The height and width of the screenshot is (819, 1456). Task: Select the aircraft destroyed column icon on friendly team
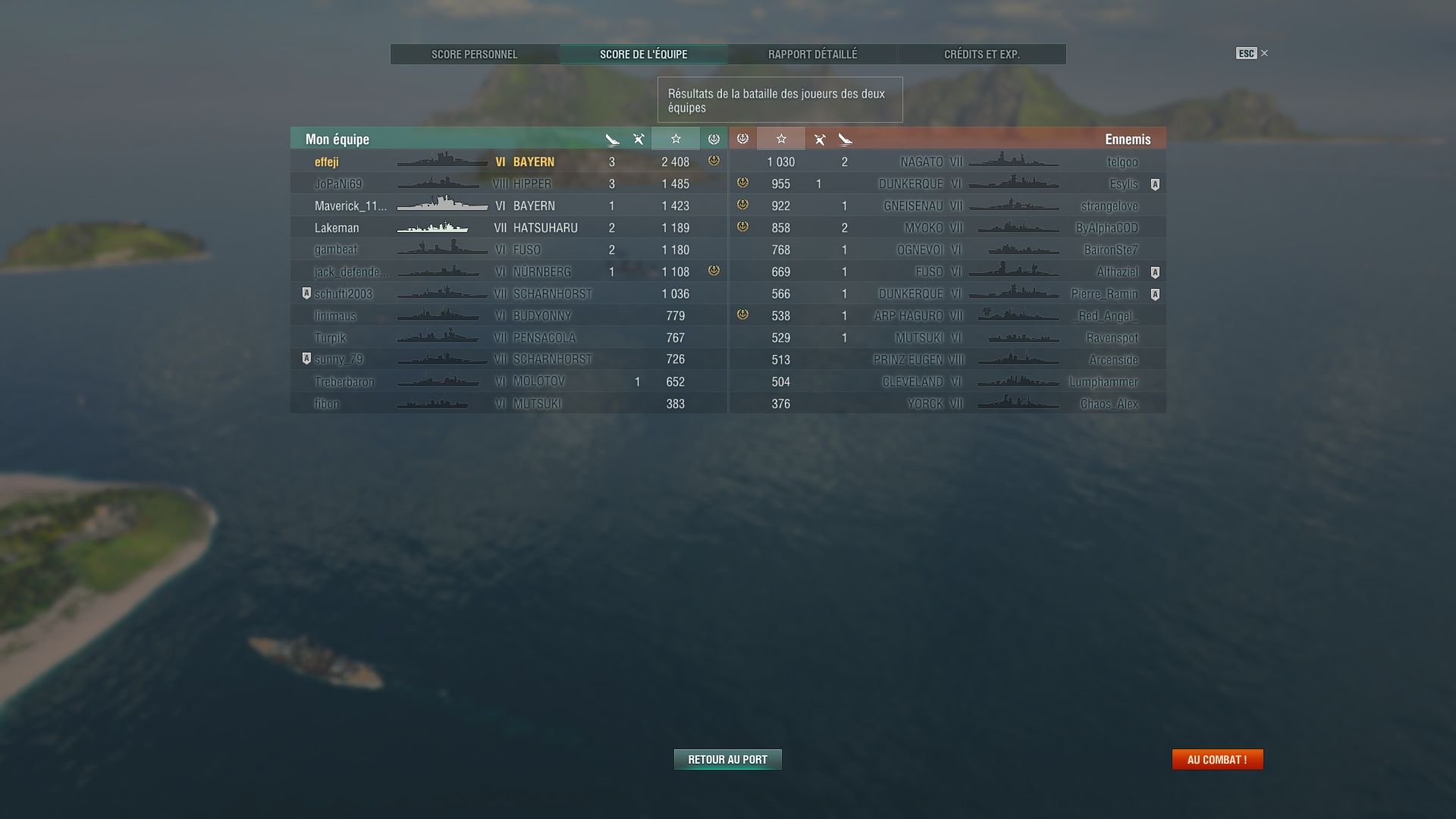638,139
